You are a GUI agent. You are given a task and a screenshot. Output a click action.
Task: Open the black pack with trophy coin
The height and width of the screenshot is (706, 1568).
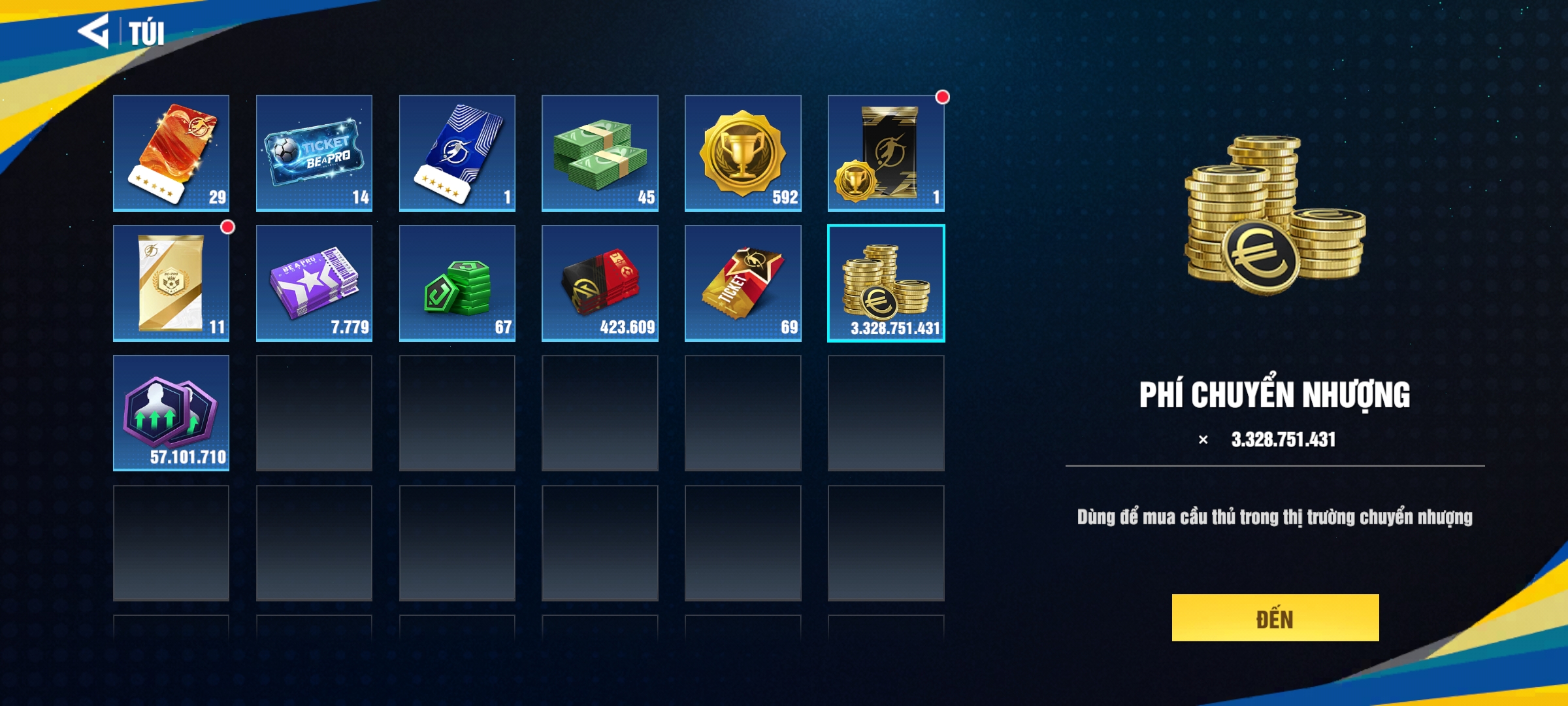[x=886, y=153]
